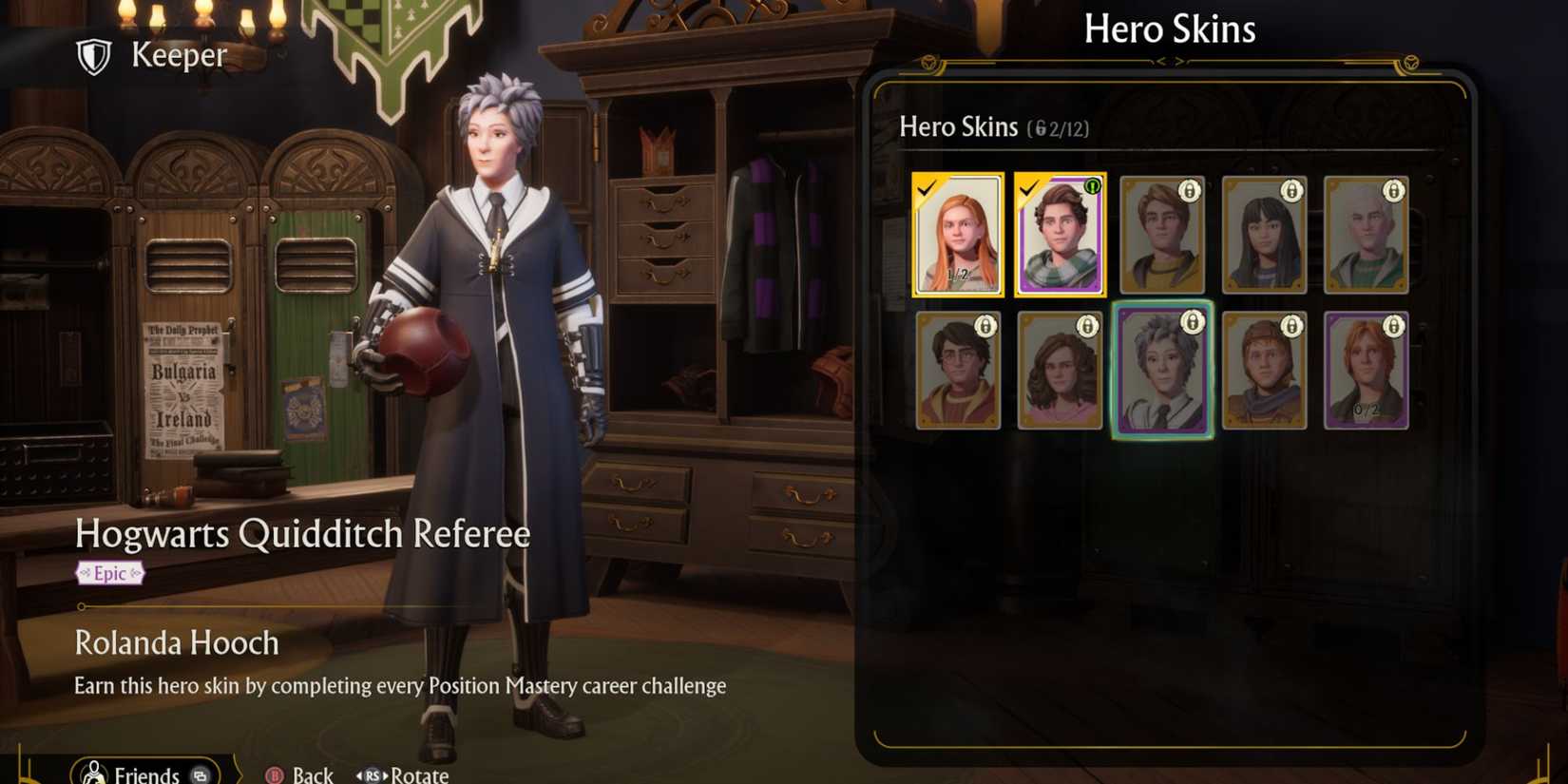
Task: Click the padlock on the Draco Malfoy skin
Action: [x=1393, y=189]
